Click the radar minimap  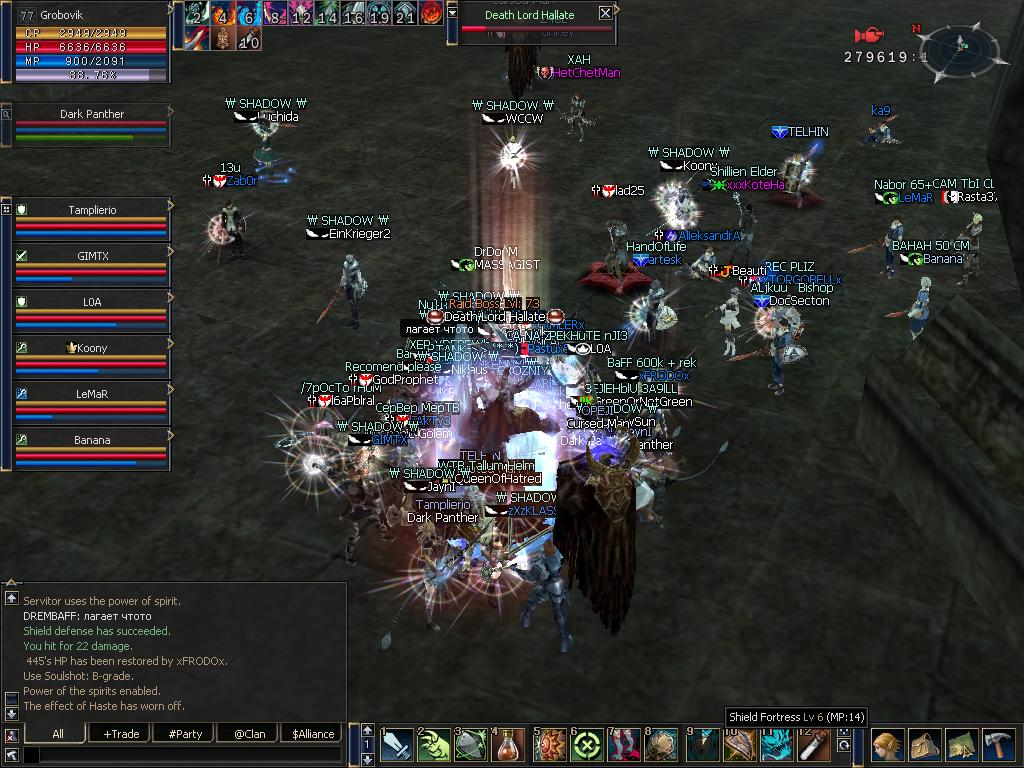[960, 46]
